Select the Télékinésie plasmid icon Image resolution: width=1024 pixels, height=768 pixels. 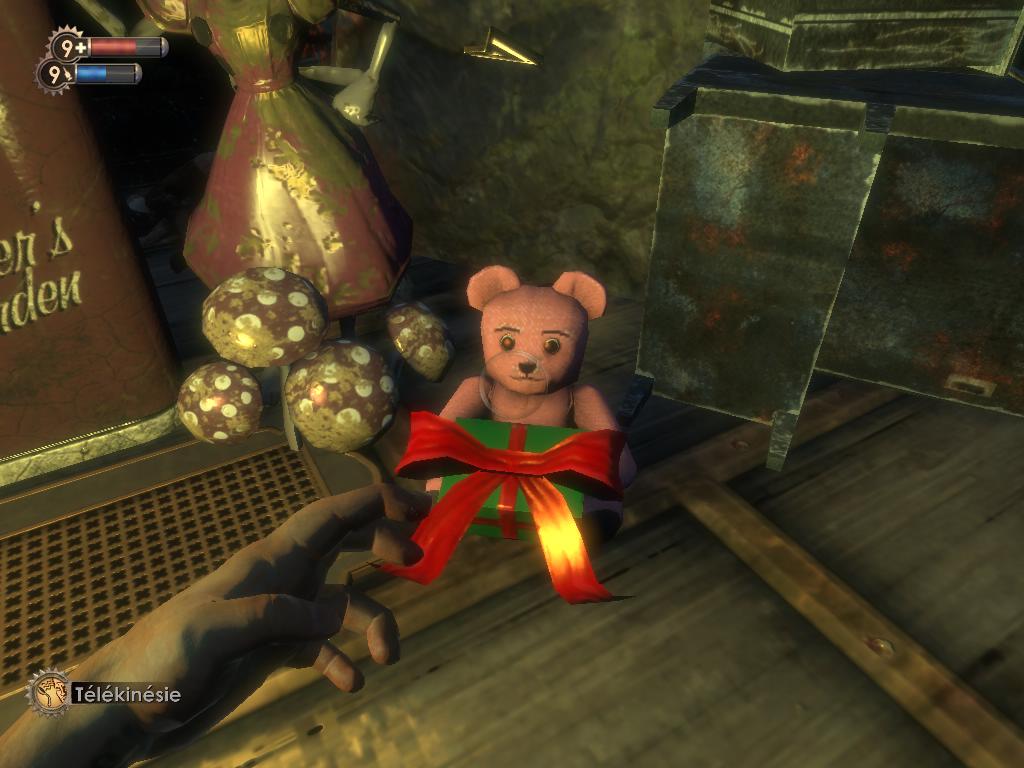tap(48, 691)
